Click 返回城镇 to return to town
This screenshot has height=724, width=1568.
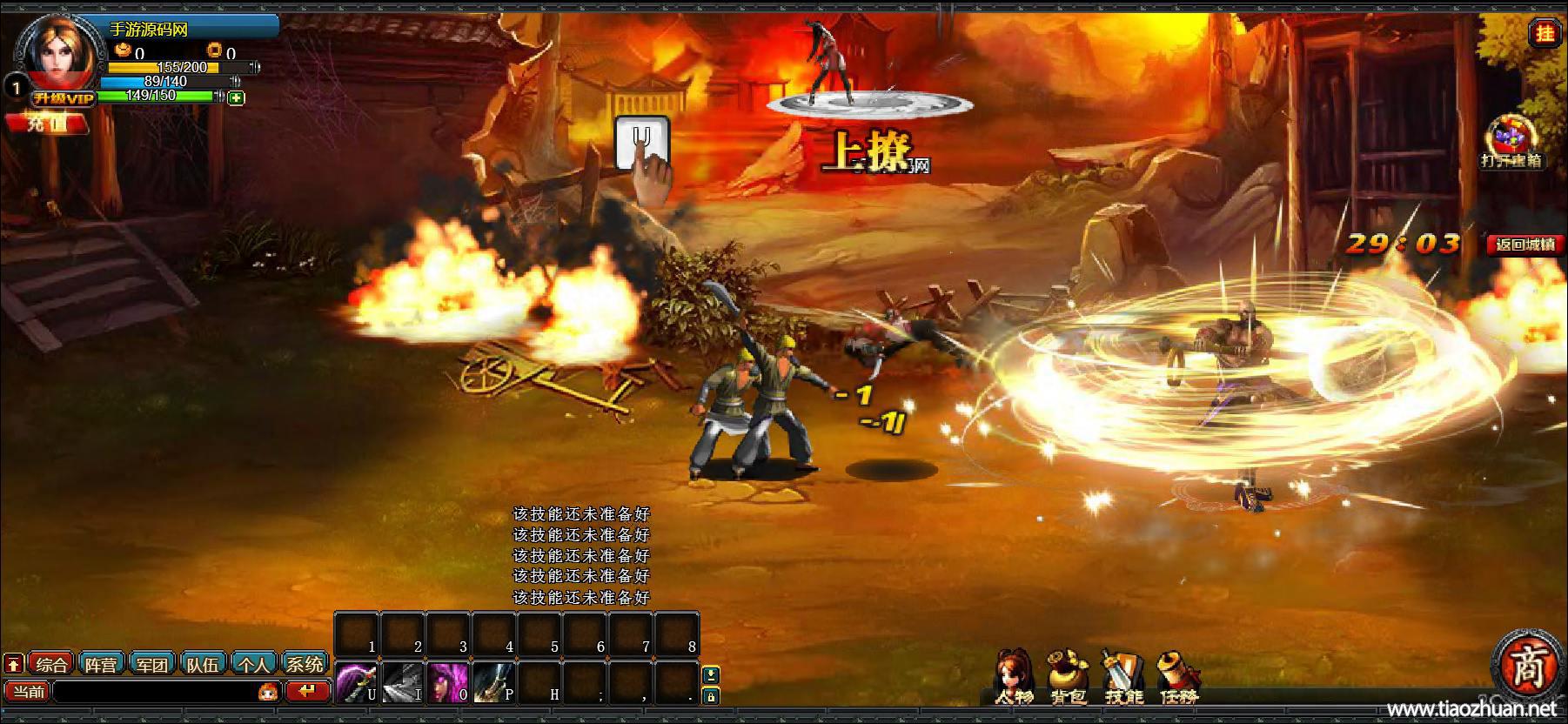(1524, 245)
